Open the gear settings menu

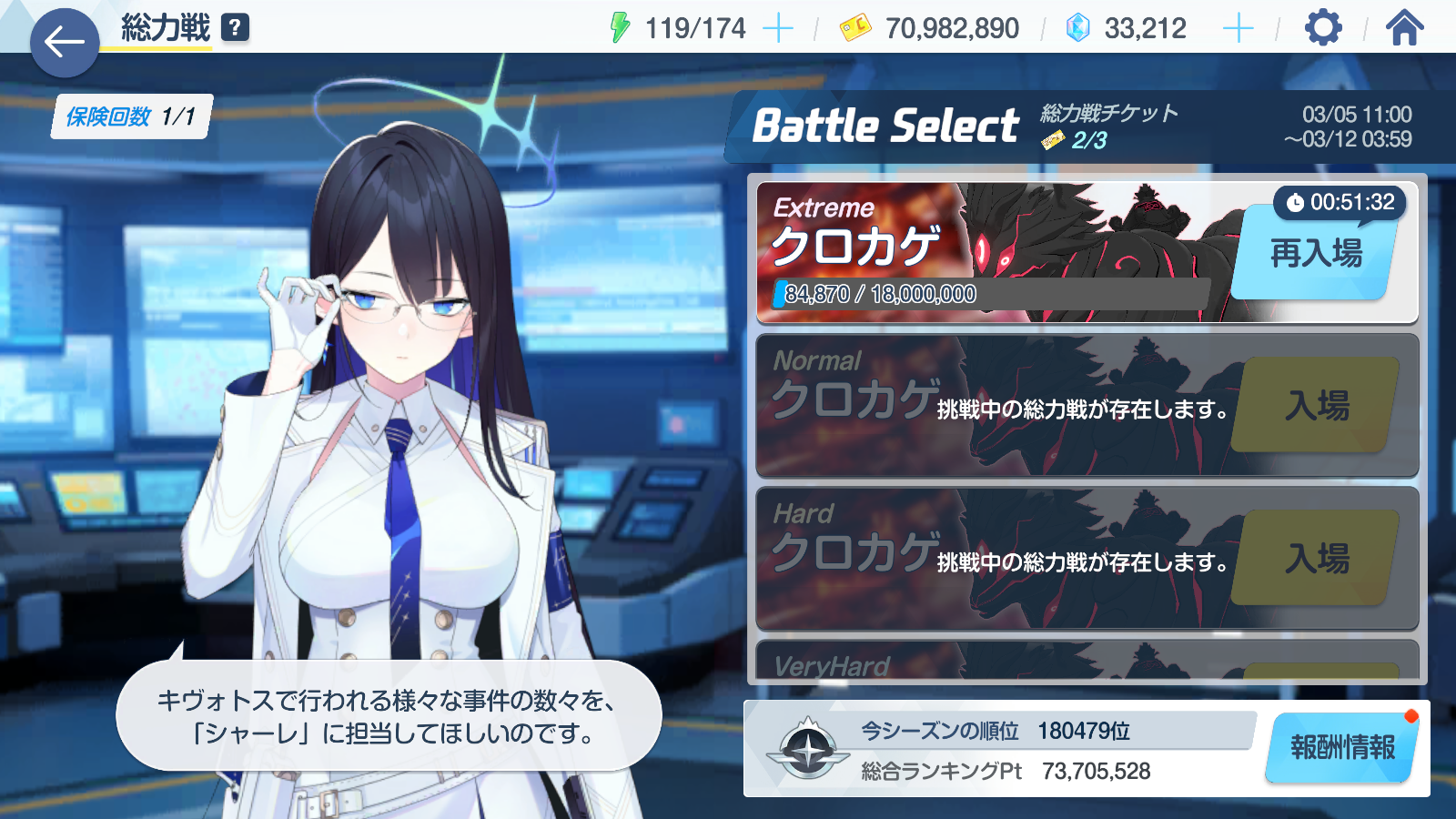1323,28
